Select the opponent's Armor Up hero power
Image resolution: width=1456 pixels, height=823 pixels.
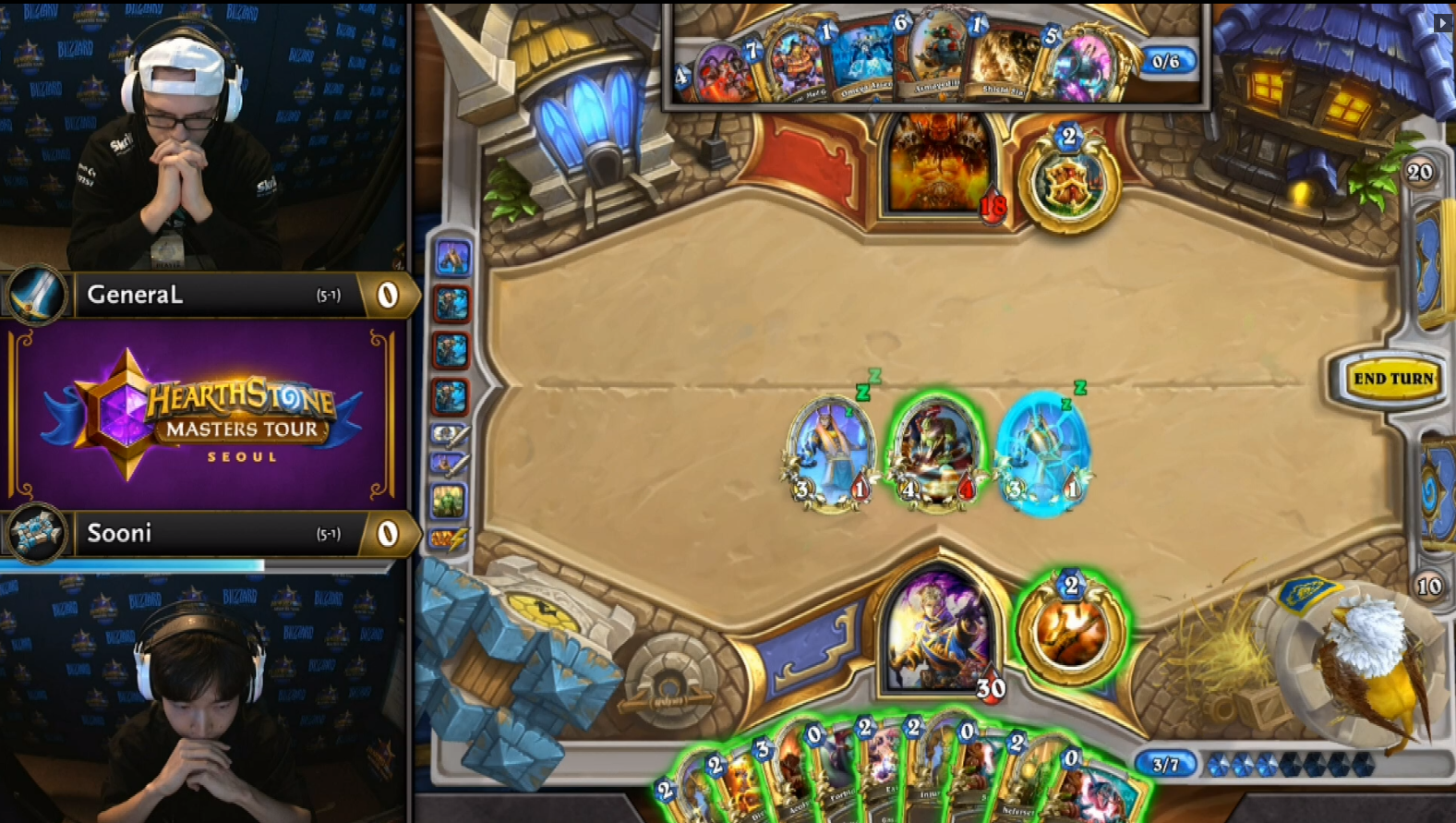pyautogui.click(x=1068, y=179)
